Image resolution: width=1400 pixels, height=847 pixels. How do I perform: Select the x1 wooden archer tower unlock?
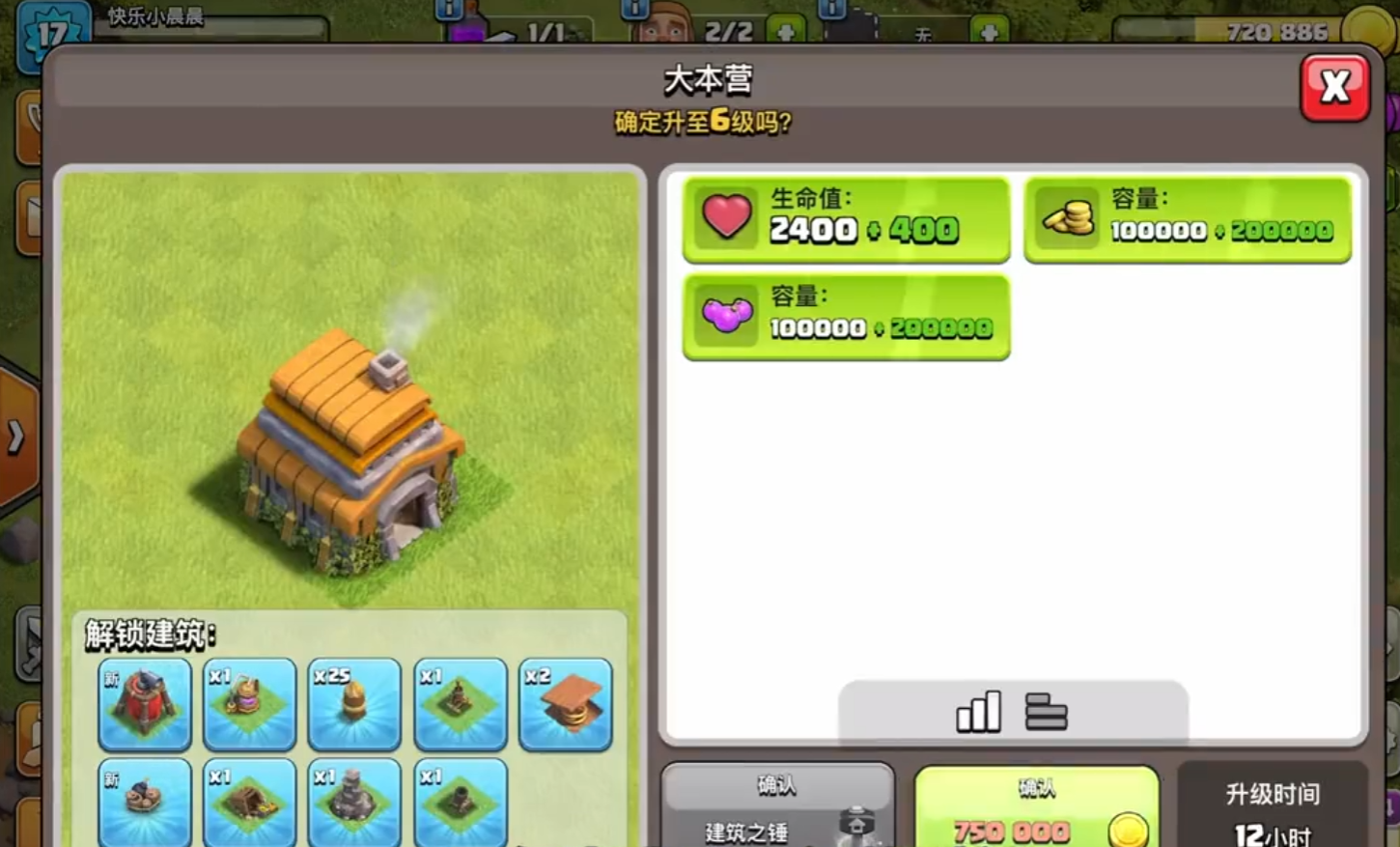click(x=461, y=705)
